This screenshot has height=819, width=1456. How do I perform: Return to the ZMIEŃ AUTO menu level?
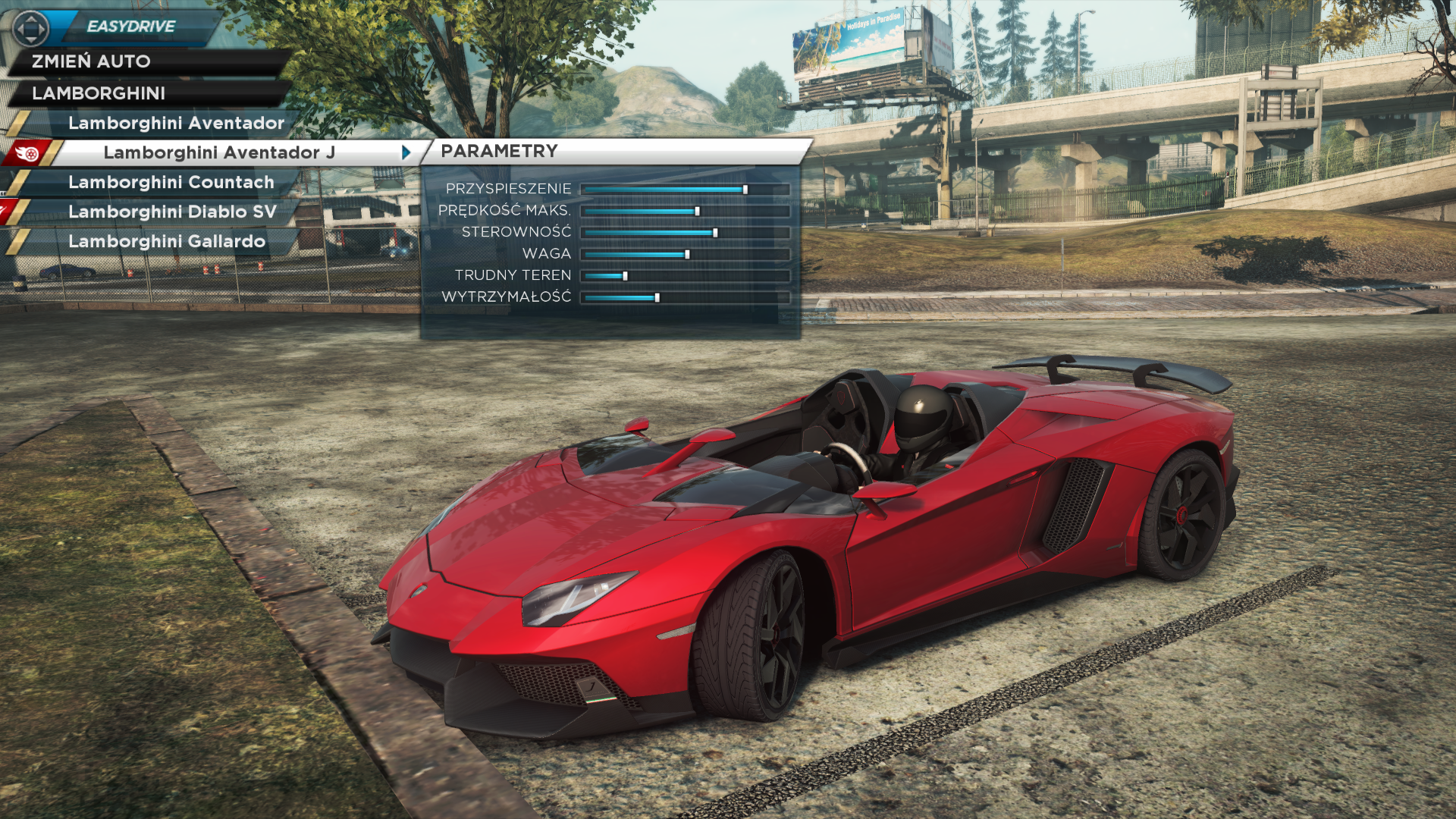[91, 61]
